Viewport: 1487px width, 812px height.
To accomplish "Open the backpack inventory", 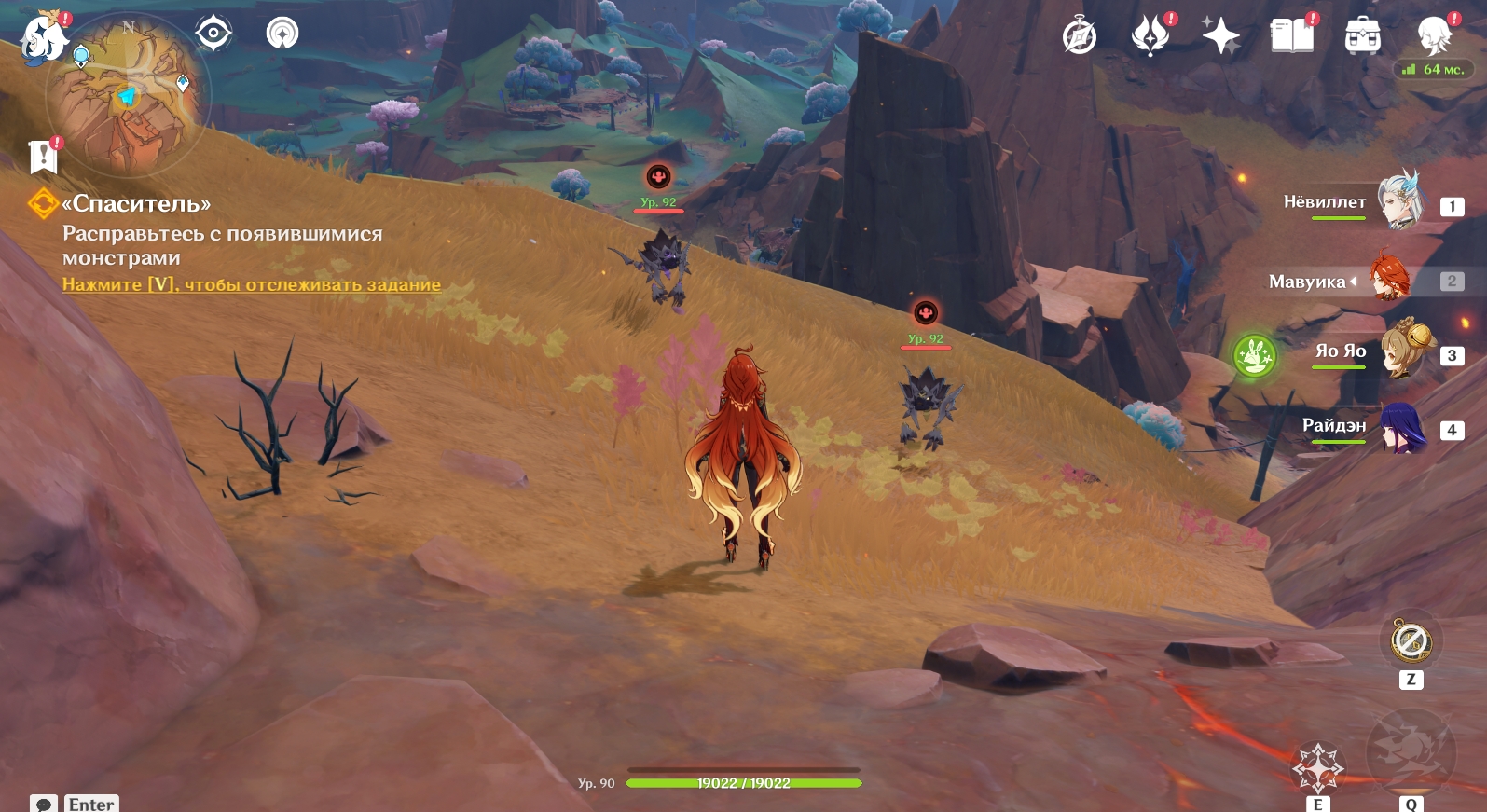I will coord(1362,37).
